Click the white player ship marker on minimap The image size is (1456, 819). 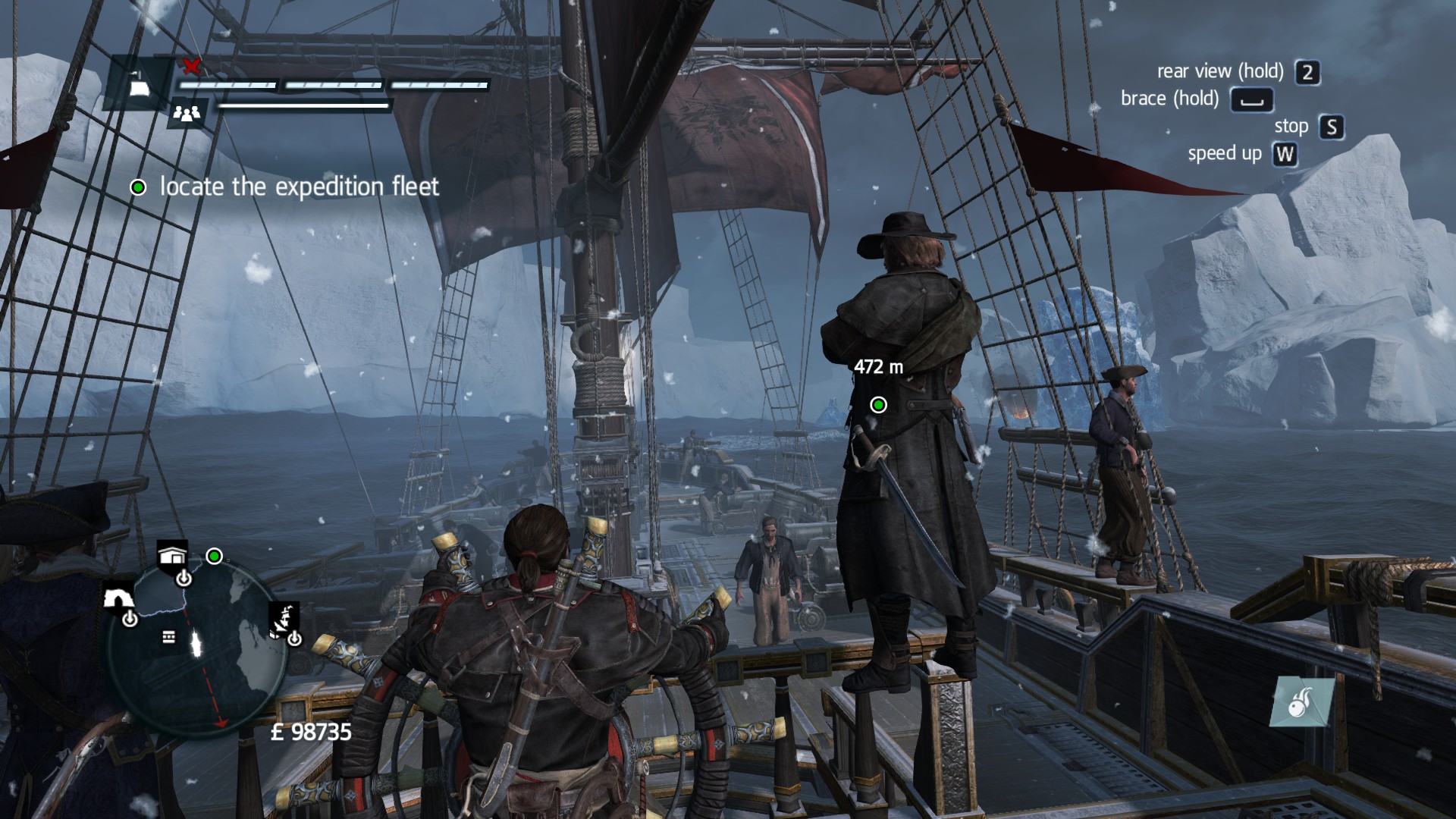(x=198, y=645)
